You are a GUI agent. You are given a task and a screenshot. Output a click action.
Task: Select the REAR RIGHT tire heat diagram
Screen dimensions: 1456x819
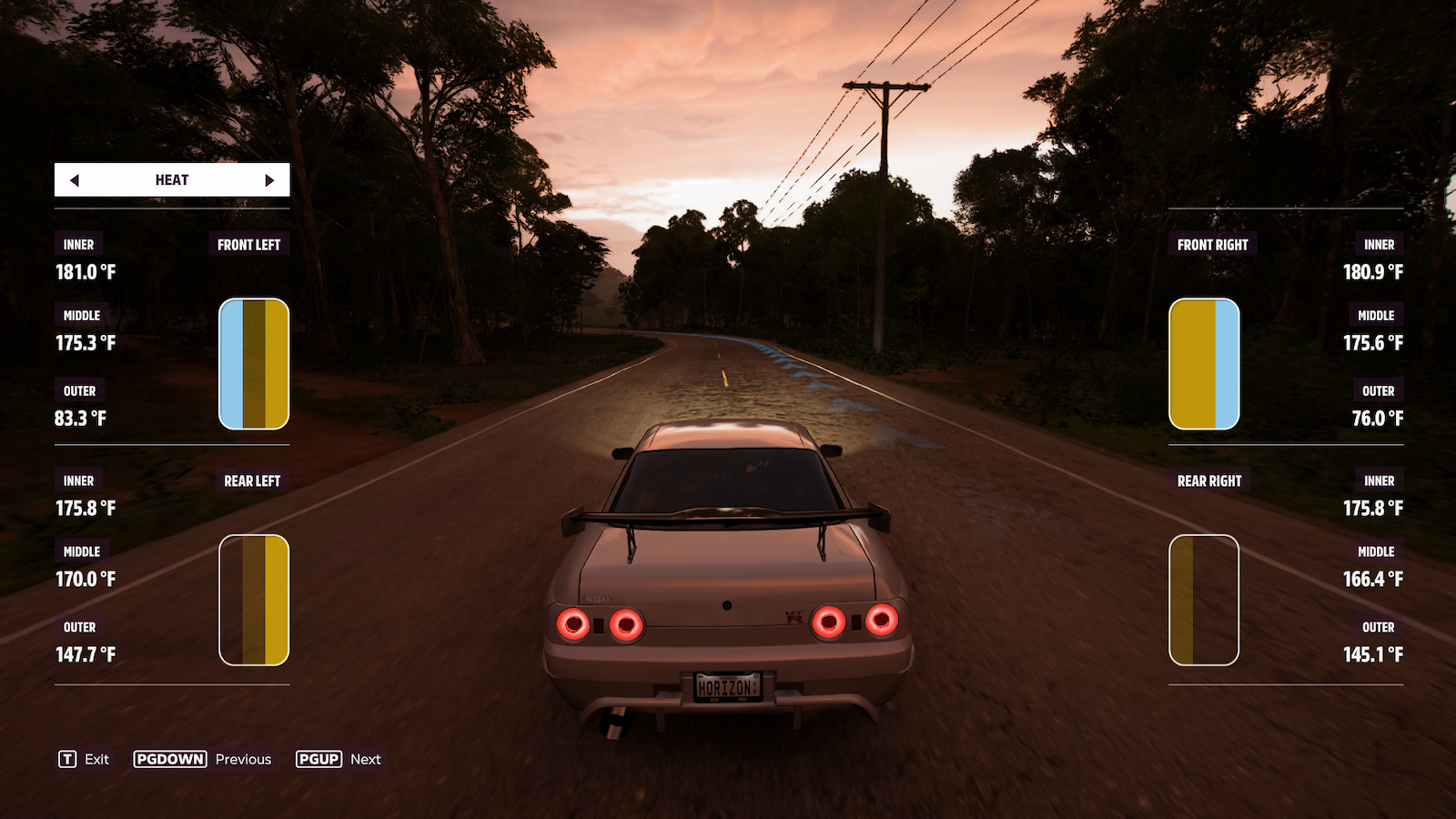tap(1203, 601)
